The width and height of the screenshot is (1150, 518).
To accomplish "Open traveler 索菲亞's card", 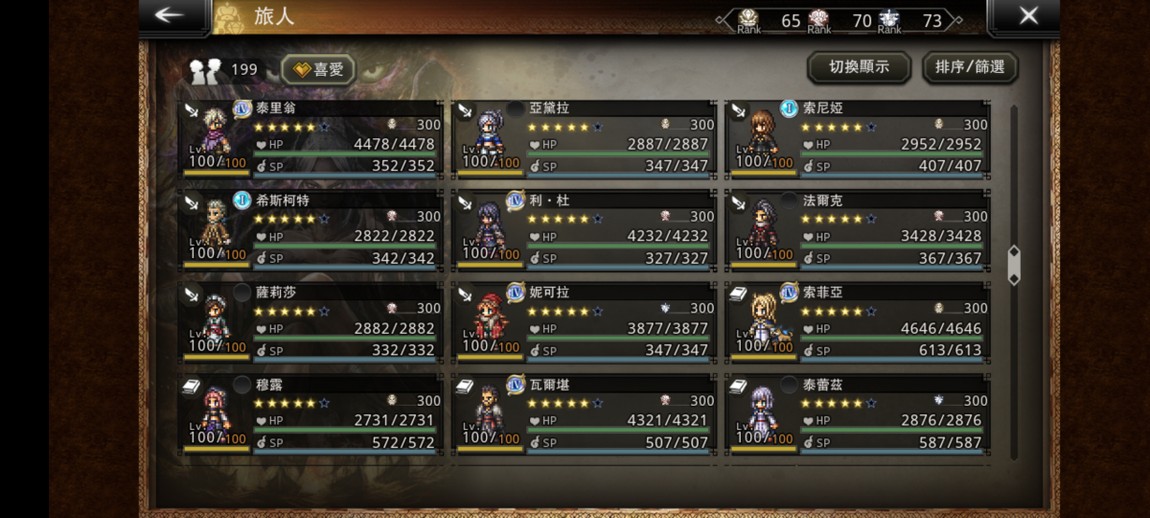I will coord(858,321).
